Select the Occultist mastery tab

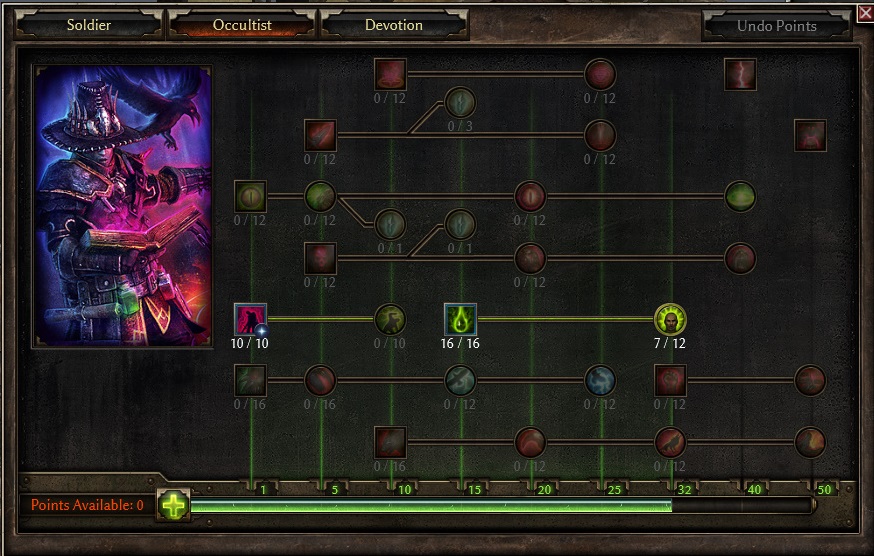coord(242,25)
